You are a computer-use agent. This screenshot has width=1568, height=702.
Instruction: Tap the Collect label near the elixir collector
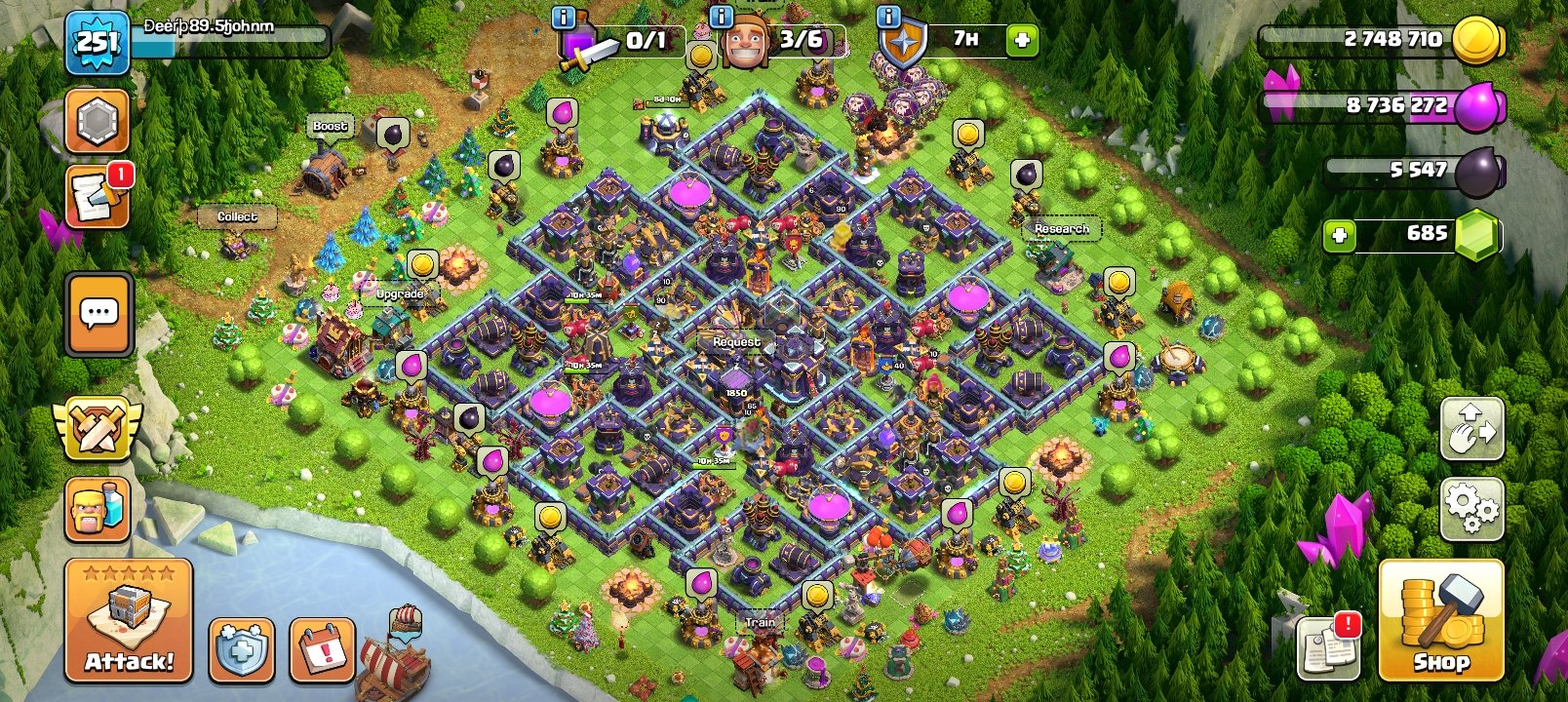(x=237, y=215)
